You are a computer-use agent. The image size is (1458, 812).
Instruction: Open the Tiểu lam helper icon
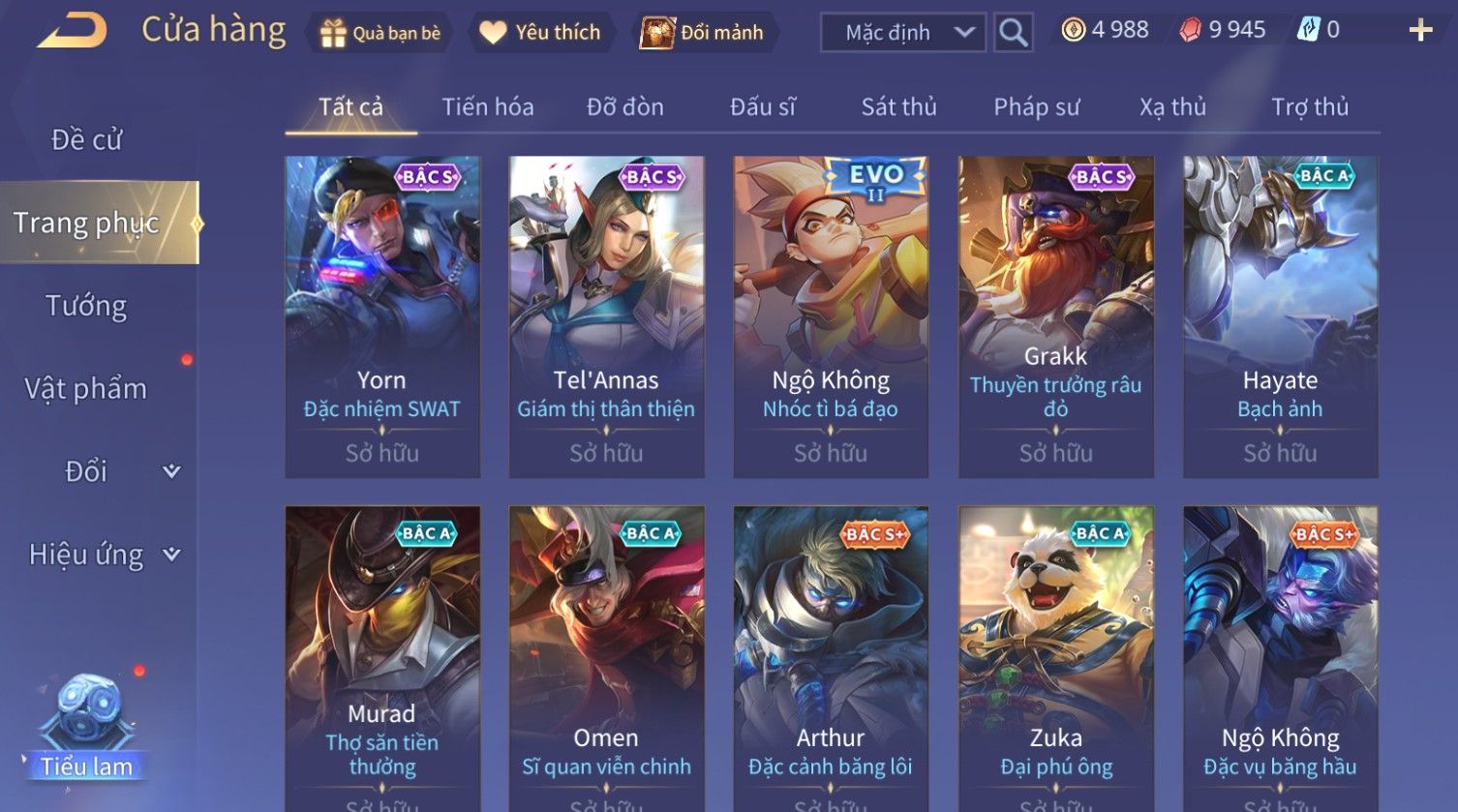point(87,728)
